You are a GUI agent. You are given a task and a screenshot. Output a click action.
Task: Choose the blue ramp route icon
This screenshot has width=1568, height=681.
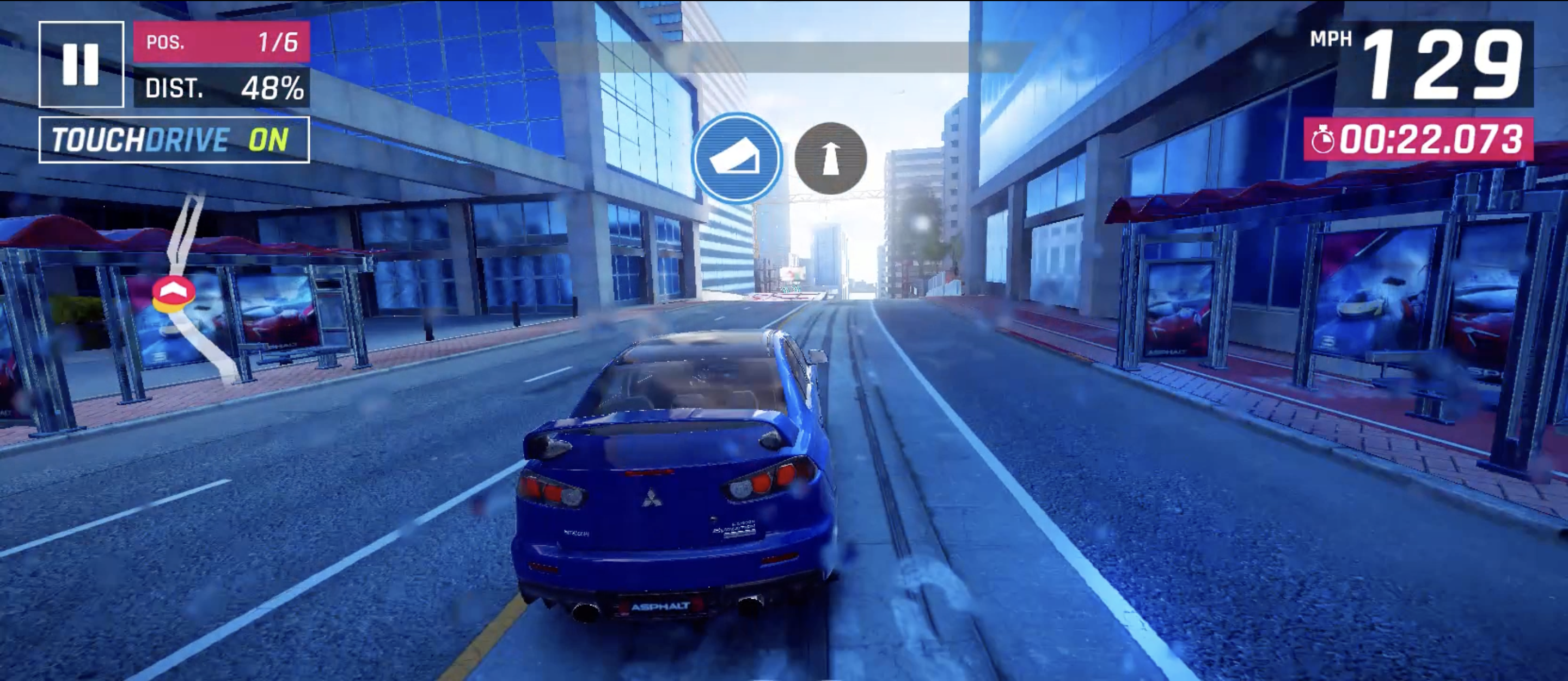[x=736, y=159]
